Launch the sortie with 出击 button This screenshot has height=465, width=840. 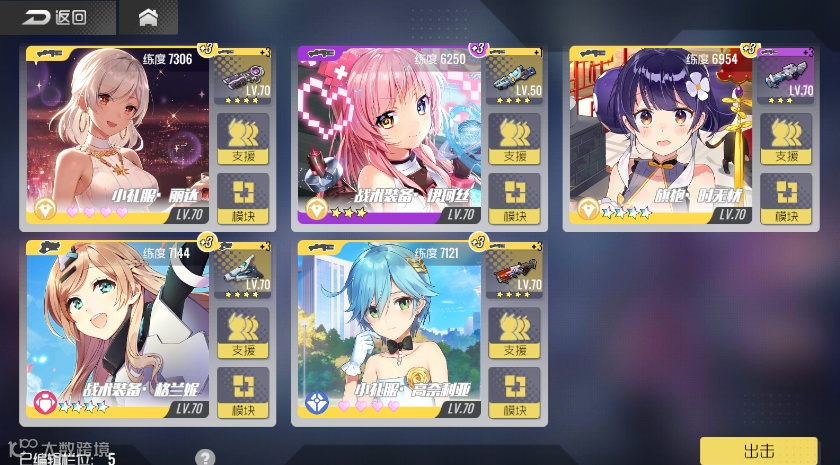click(759, 450)
